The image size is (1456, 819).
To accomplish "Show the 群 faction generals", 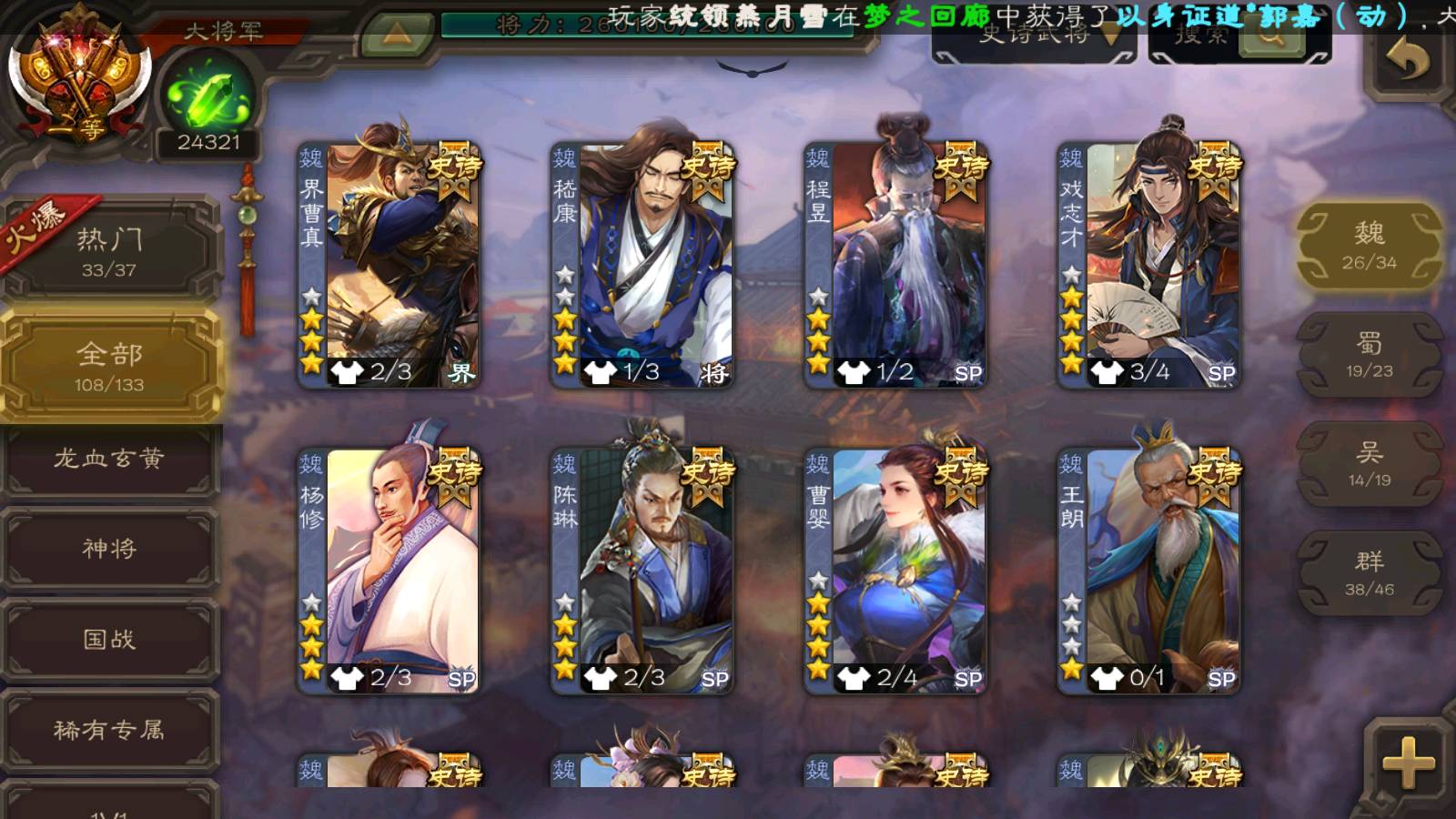I will point(1369,573).
